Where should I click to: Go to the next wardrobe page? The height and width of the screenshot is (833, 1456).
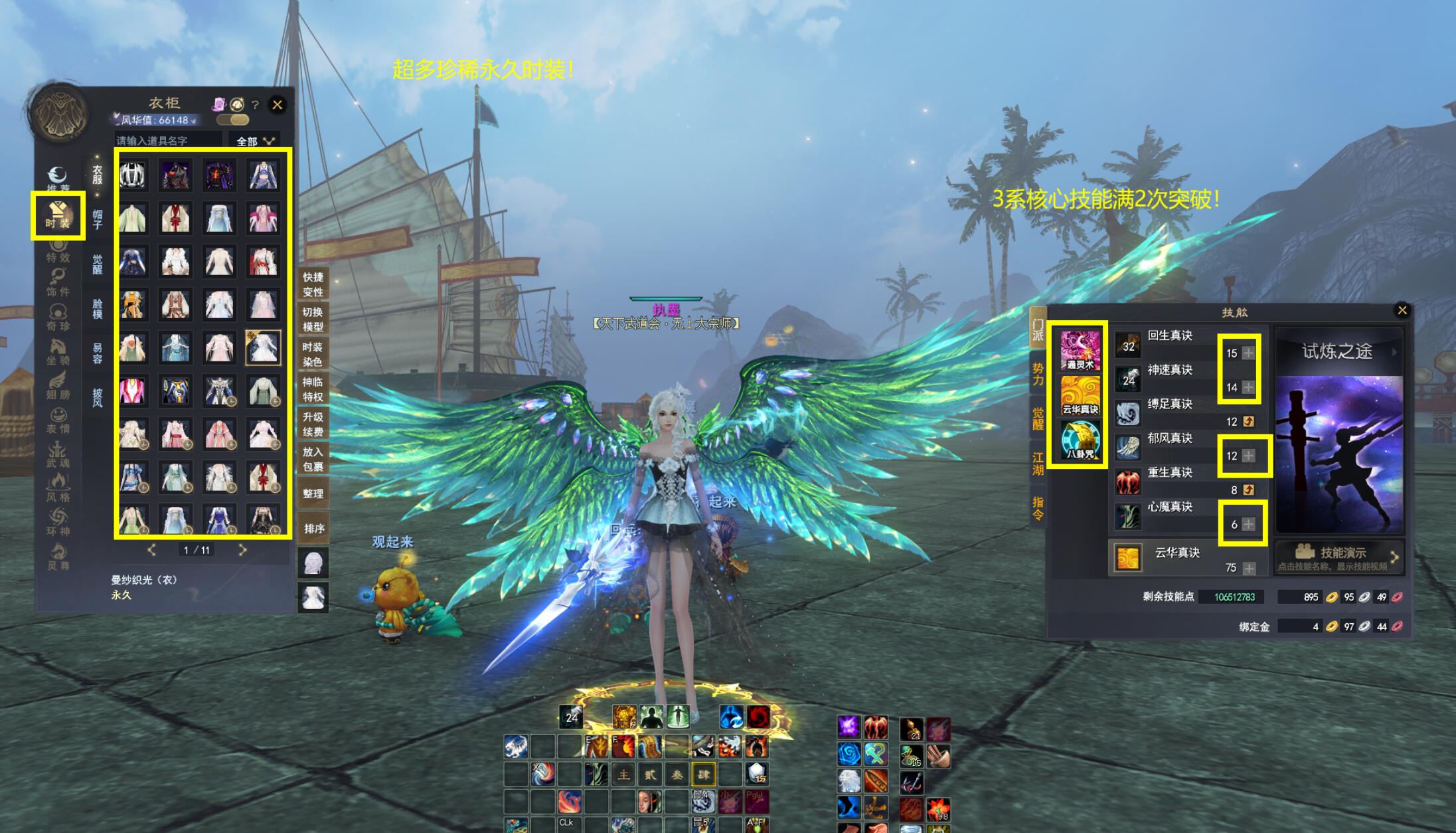242,549
